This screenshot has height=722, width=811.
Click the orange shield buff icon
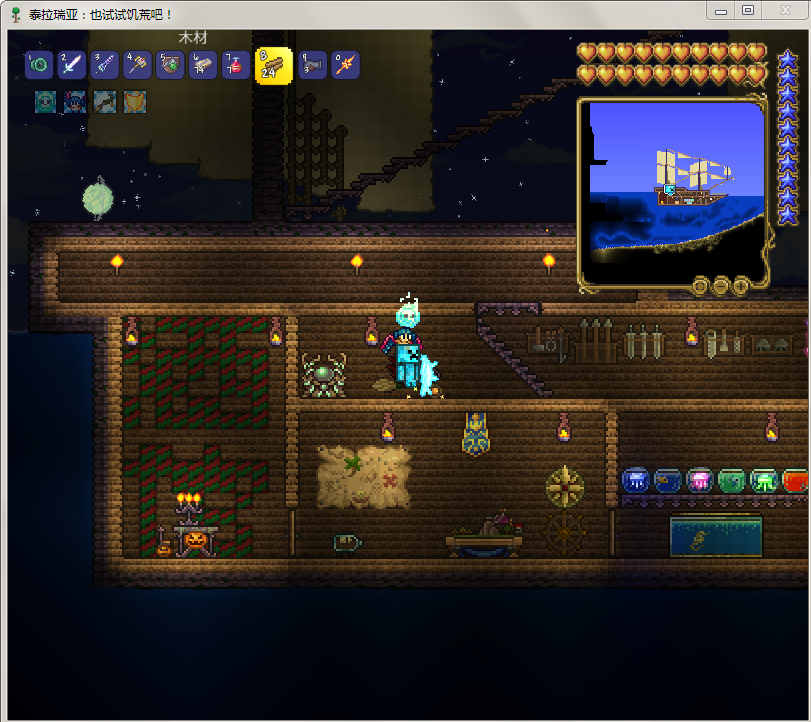[x=134, y=101]
